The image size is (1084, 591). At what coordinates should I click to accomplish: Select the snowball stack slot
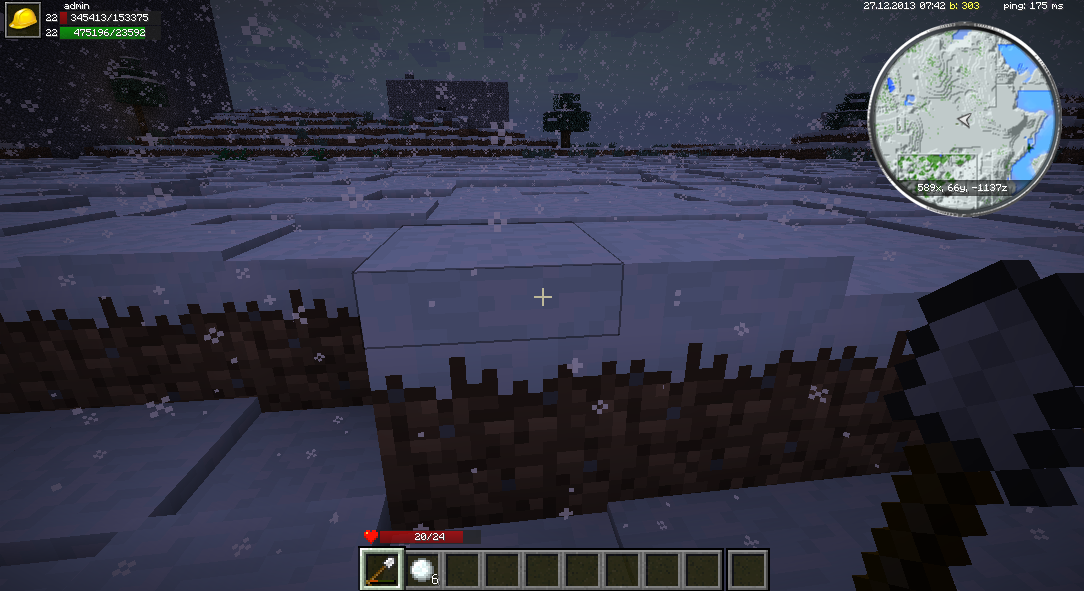pos(423,569)
